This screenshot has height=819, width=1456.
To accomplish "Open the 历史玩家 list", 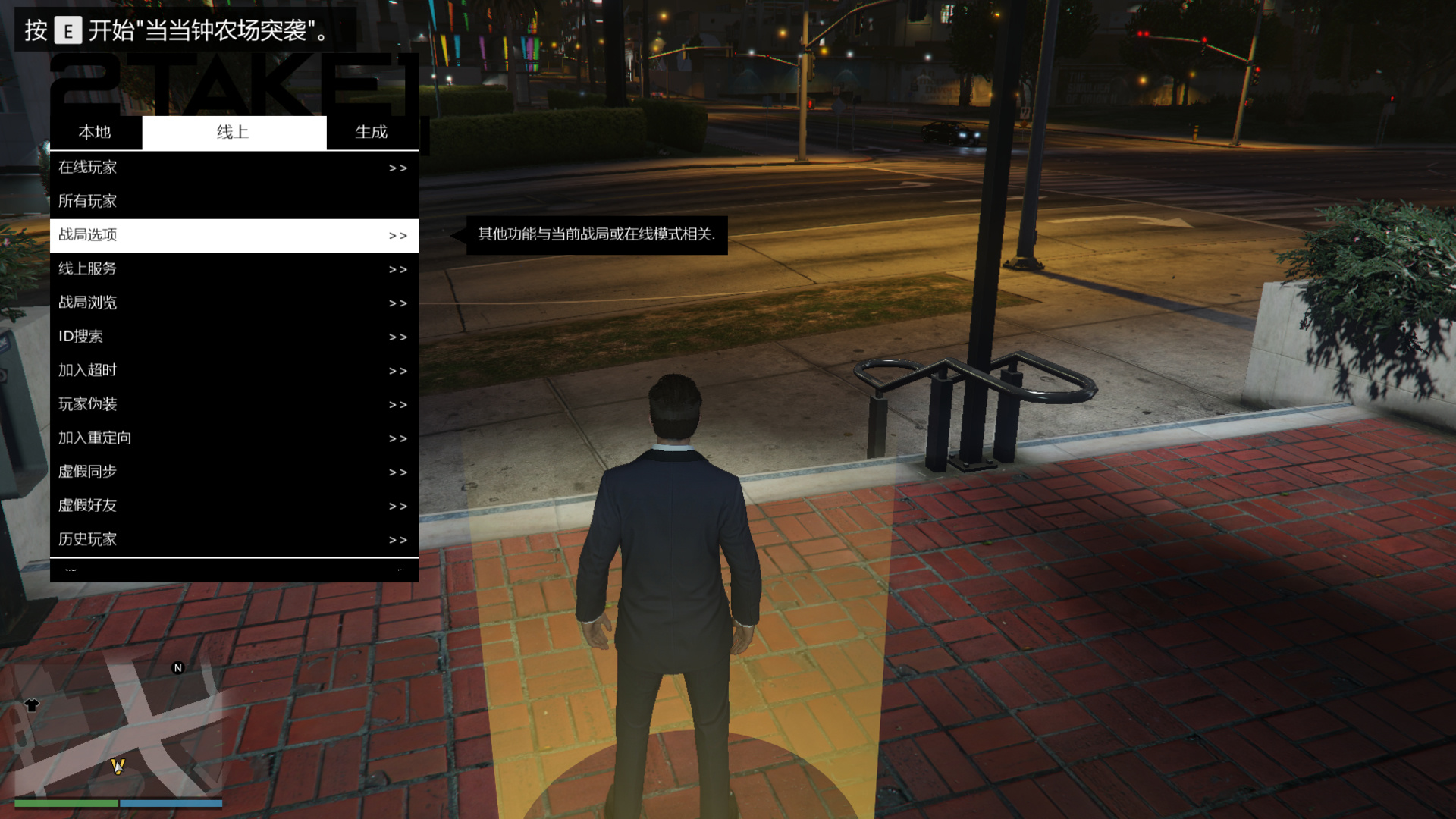I will [234, 539].
